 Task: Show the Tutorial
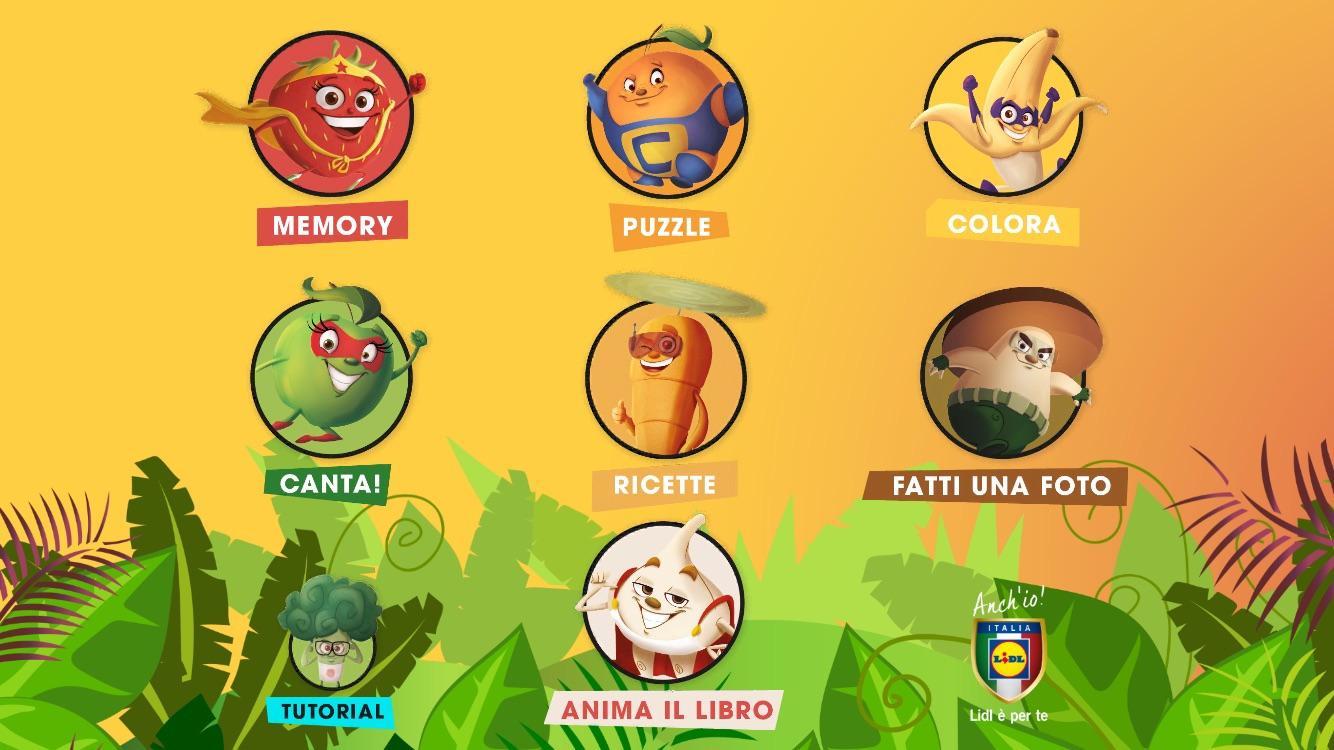click(332, 712)
